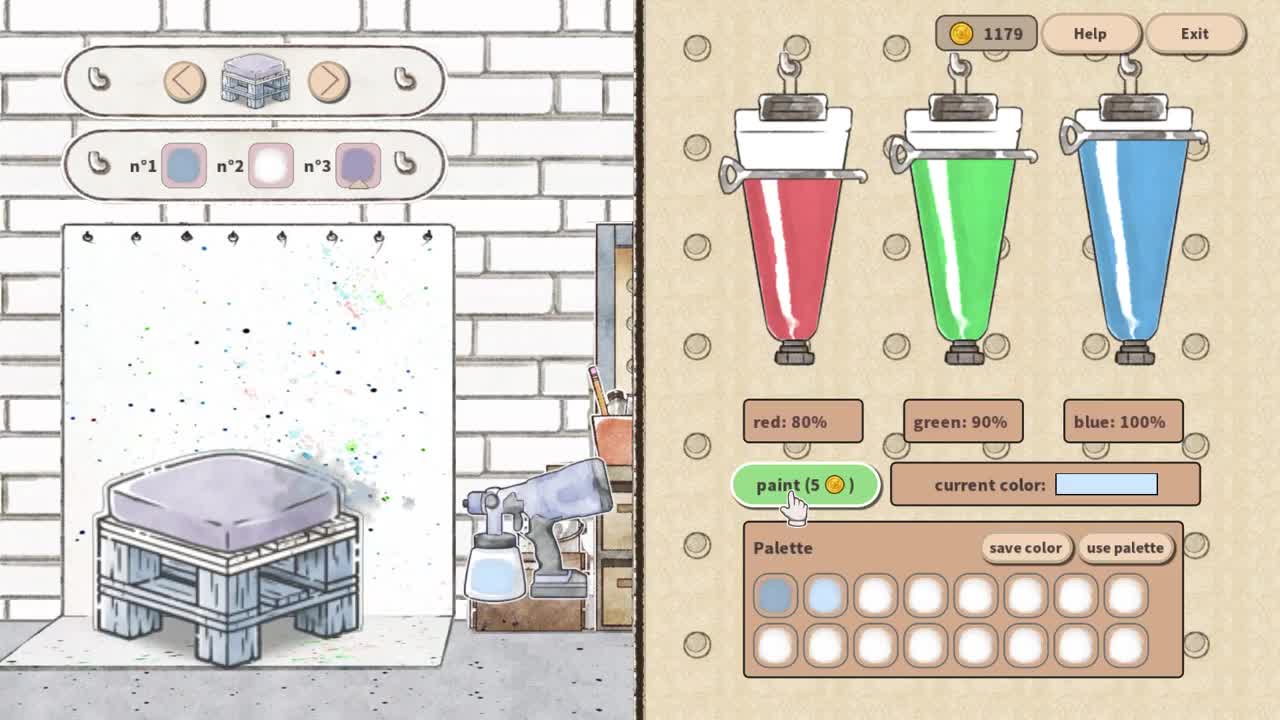This screenshot has width=1280, height=720.
Task: Select color slot n°1
Action: pos(182,163)
